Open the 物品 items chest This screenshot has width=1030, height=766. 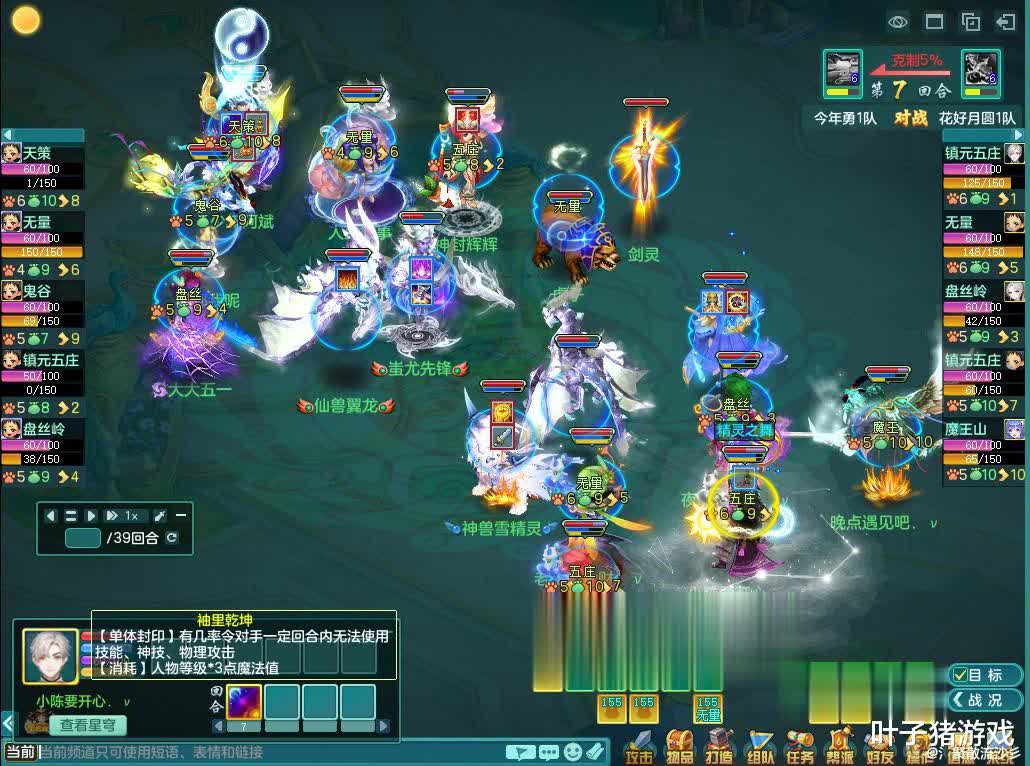click(680, 745)
